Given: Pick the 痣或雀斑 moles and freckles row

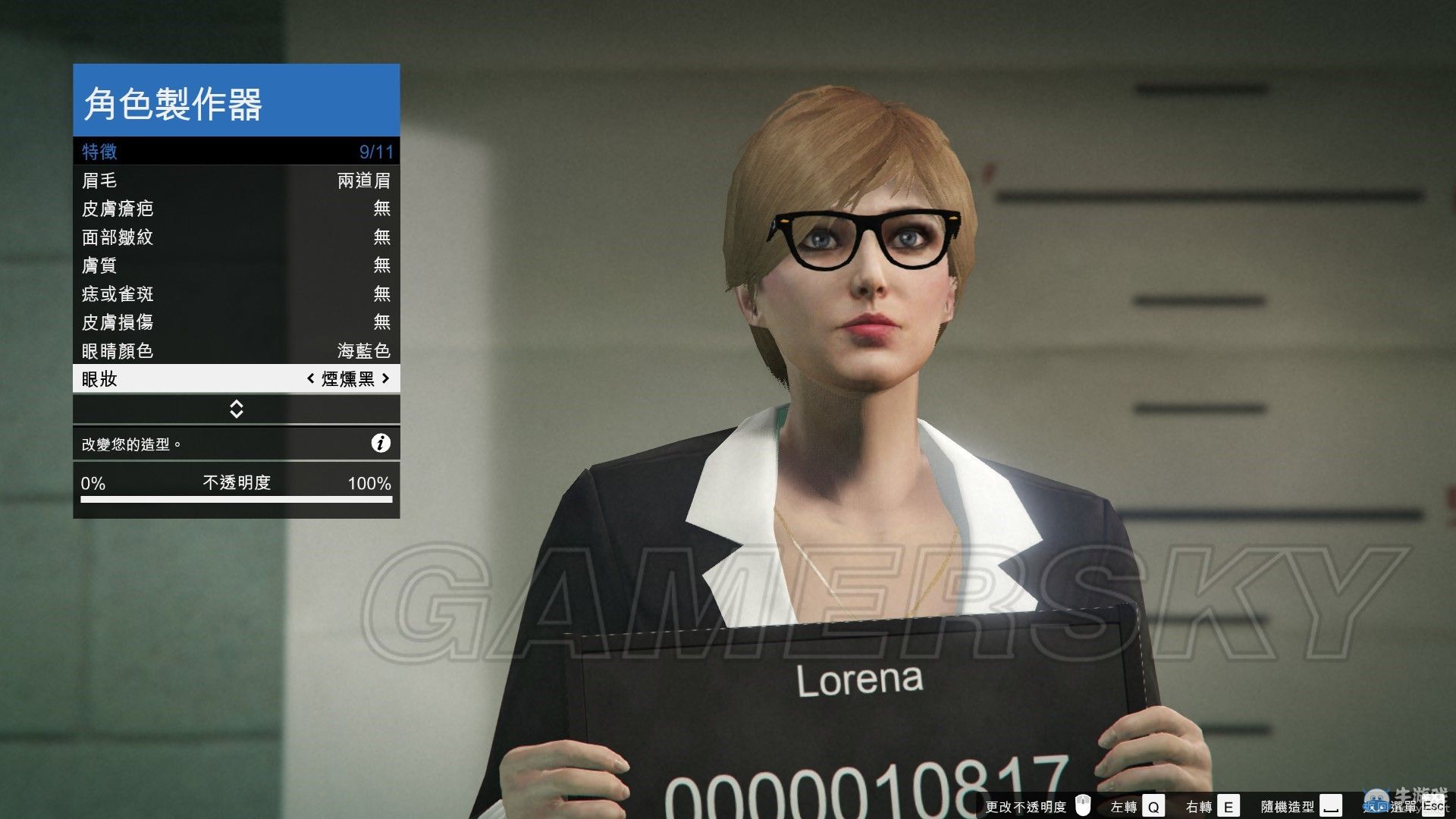Looking at the screenshot, I should pos(236,294).
